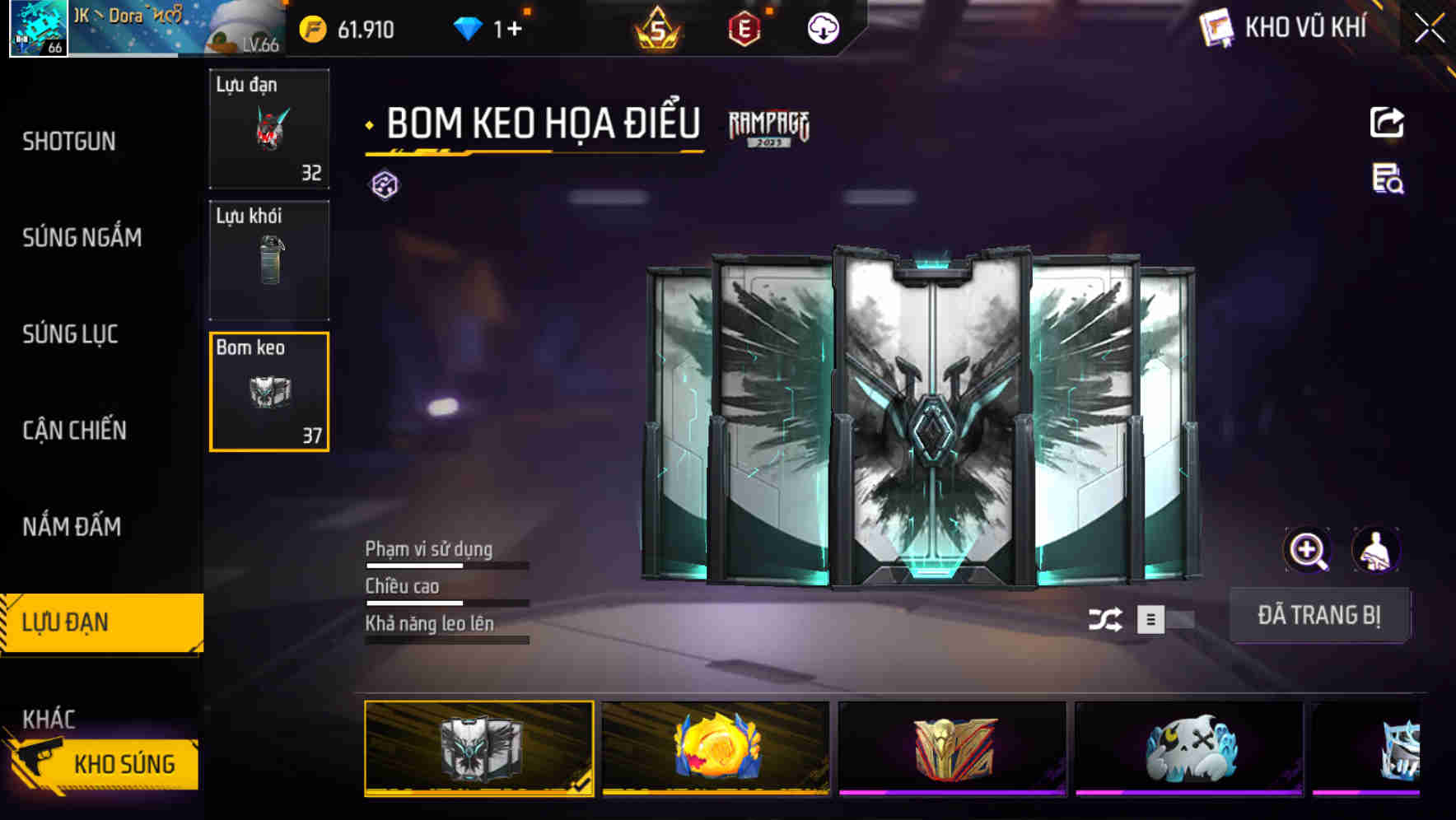Open the CẬN CHIẾN category

(73, 431)
